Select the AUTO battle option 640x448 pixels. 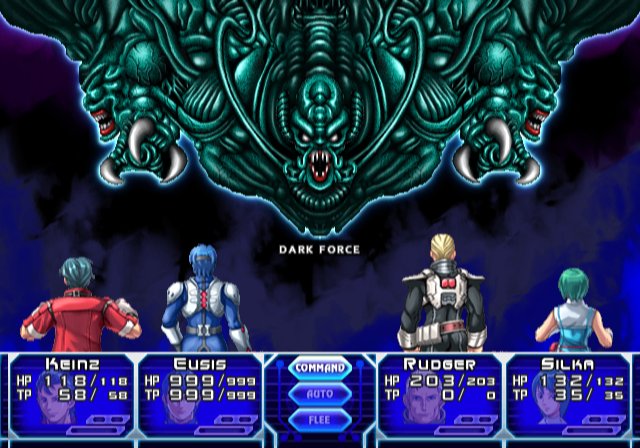319,393
